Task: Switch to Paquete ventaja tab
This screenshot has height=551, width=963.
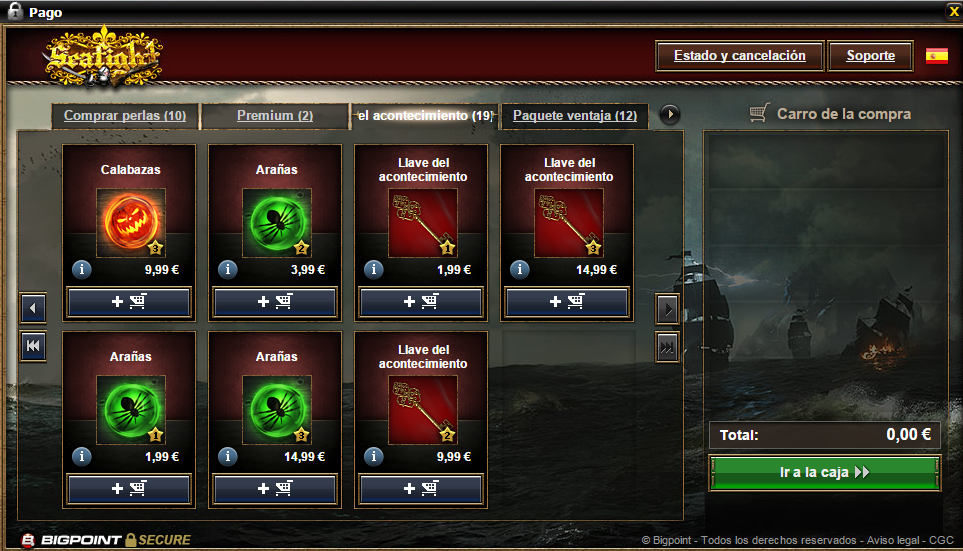Action: pyautogui.click(x=575, y=116)
